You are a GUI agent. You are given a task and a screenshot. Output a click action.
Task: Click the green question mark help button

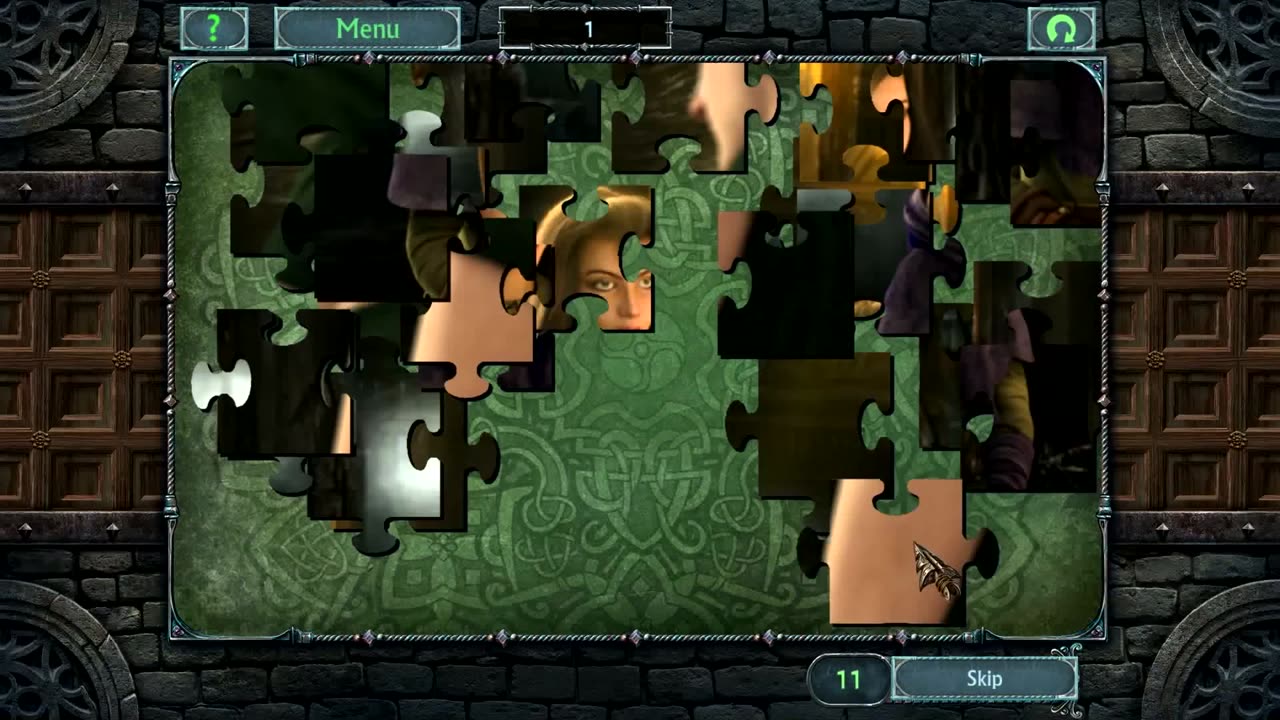coord(213,29)
